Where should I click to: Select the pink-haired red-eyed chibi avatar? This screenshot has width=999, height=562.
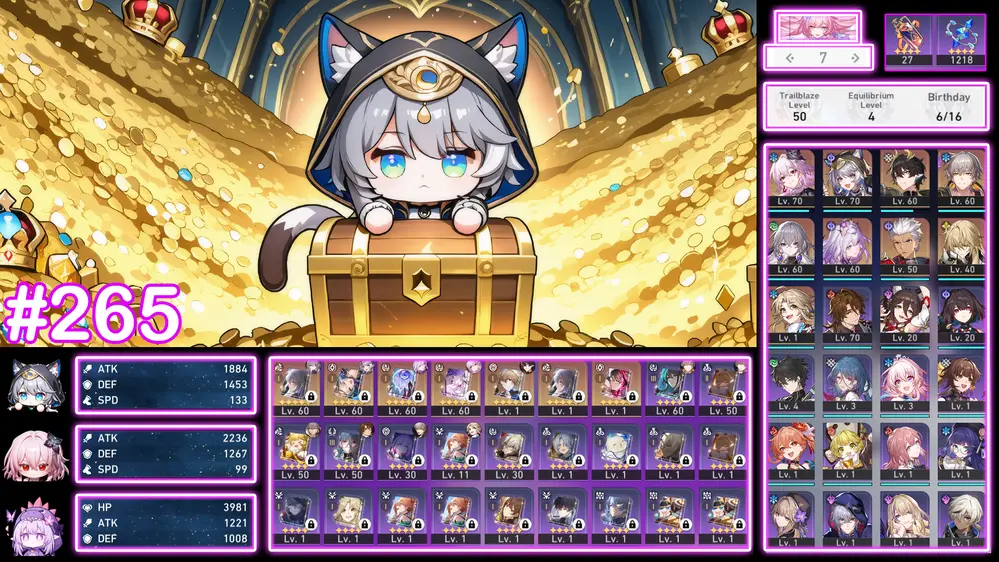point(33,454)
